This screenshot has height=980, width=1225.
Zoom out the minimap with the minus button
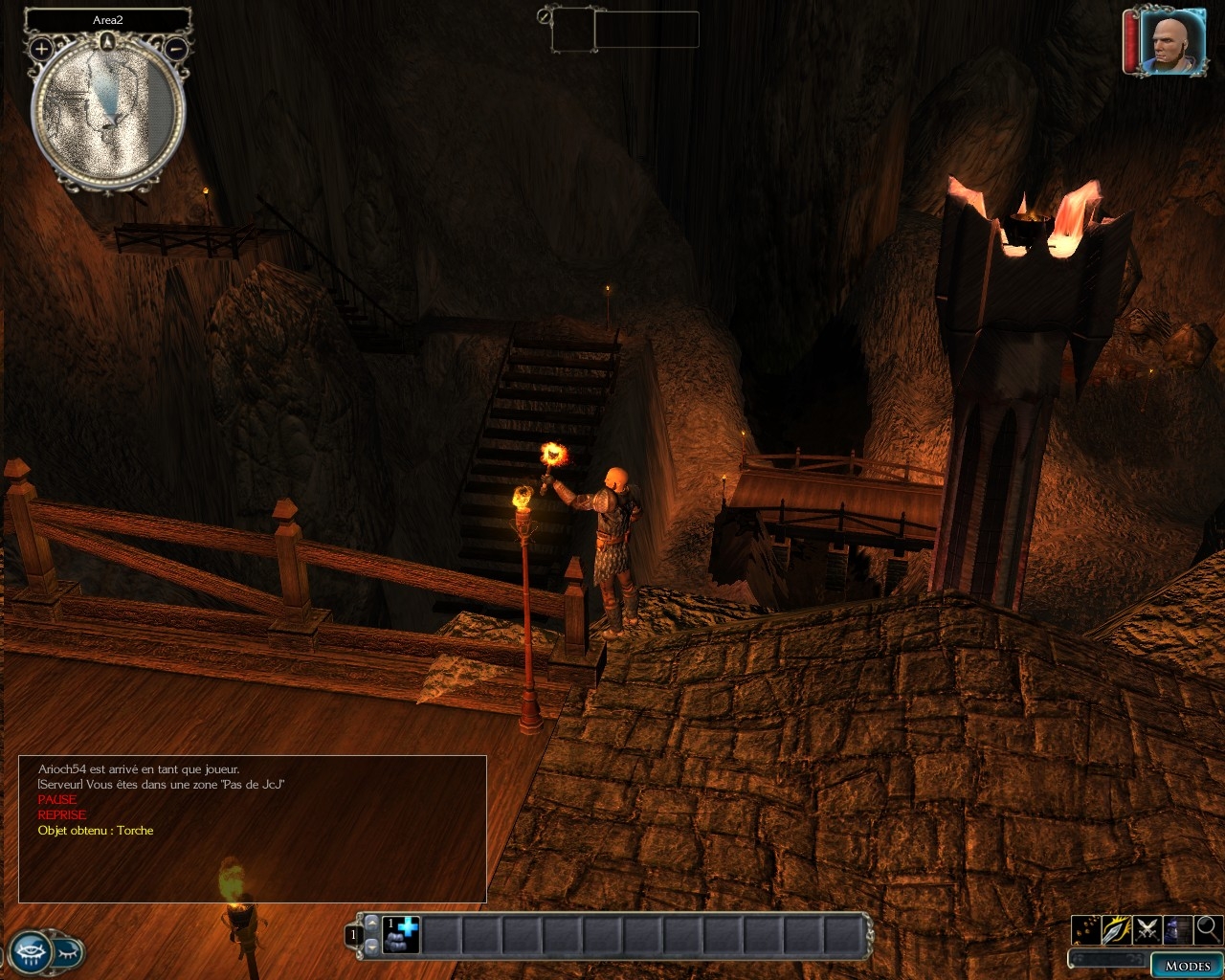(x=176, y=48)
